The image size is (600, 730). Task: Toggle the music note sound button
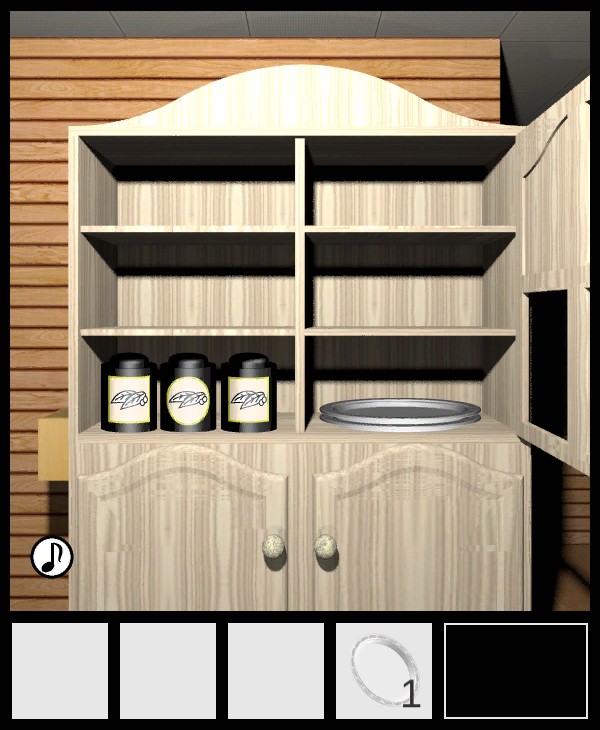coord(52,557)
